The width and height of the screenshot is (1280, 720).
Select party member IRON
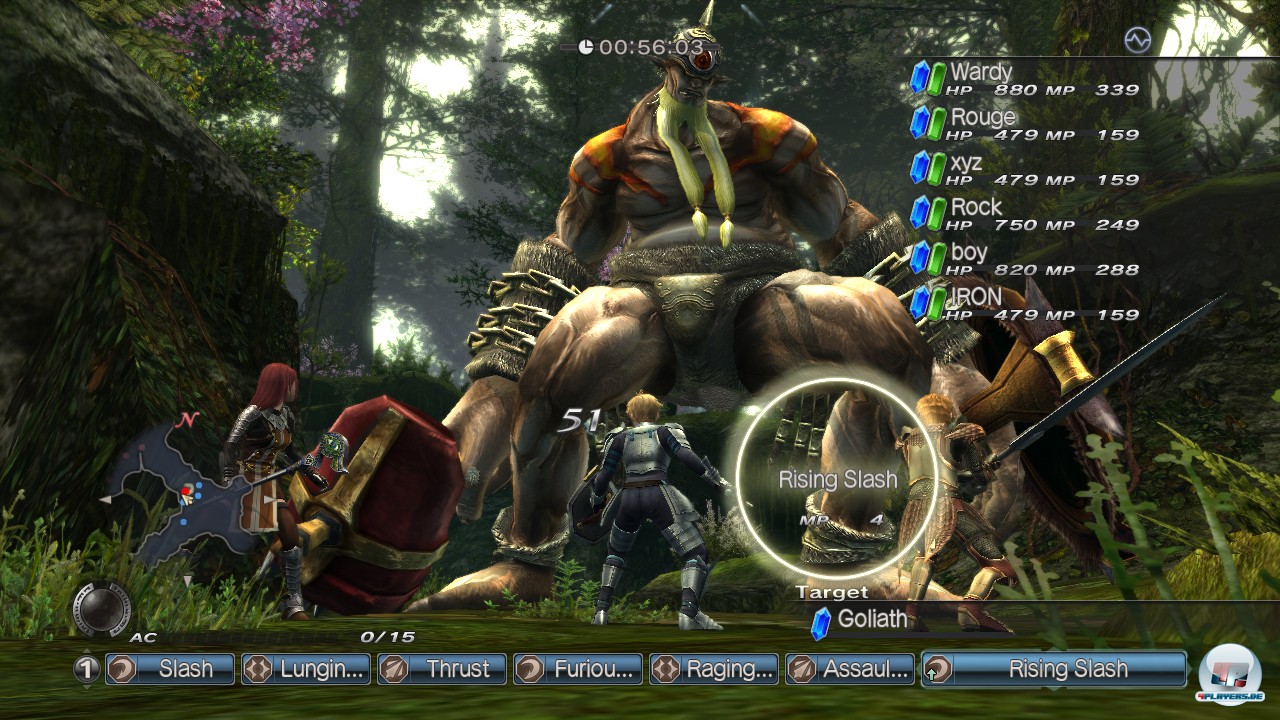pyautogui.click(x=1025, y=304)
